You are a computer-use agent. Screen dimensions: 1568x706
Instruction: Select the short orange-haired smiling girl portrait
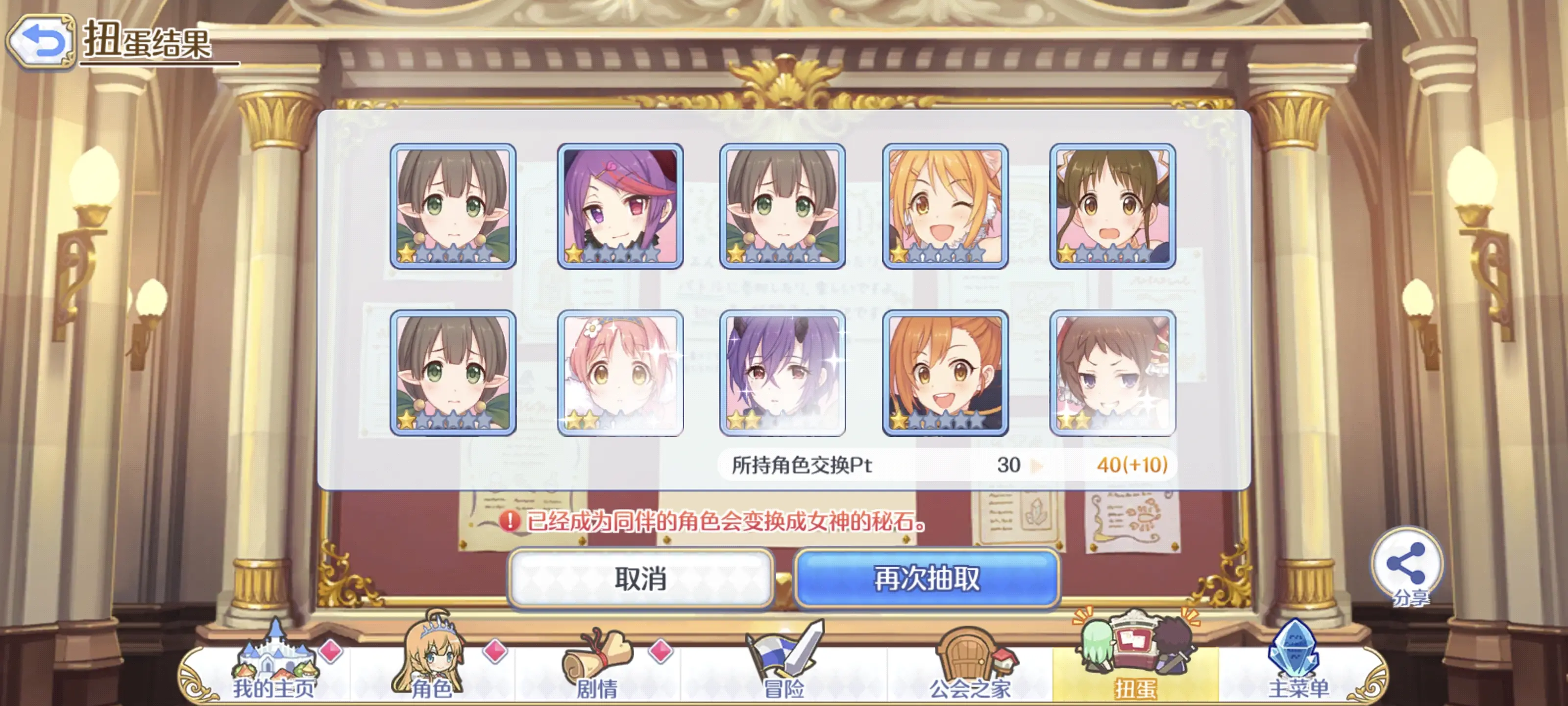945,373
